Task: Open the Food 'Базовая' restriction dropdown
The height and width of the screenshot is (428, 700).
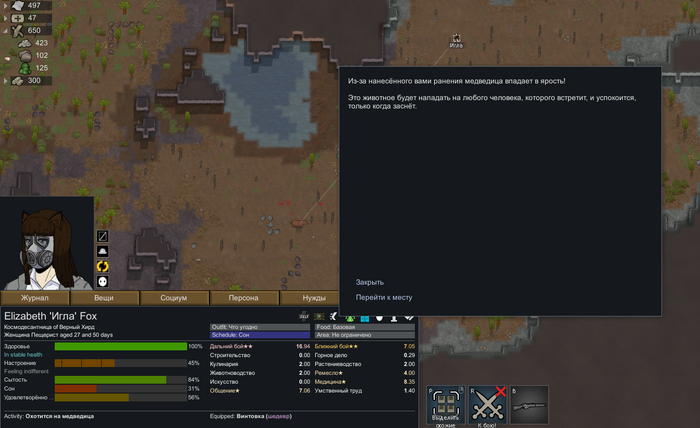Action: [x=364, y=327]
